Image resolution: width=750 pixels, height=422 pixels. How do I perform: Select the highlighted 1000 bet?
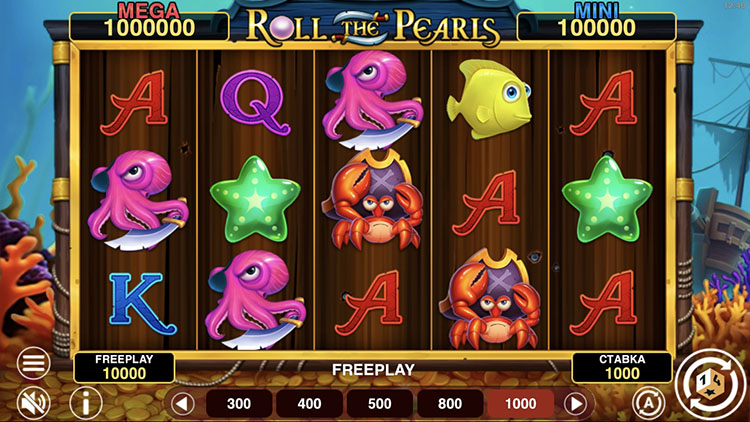[520, 404]
